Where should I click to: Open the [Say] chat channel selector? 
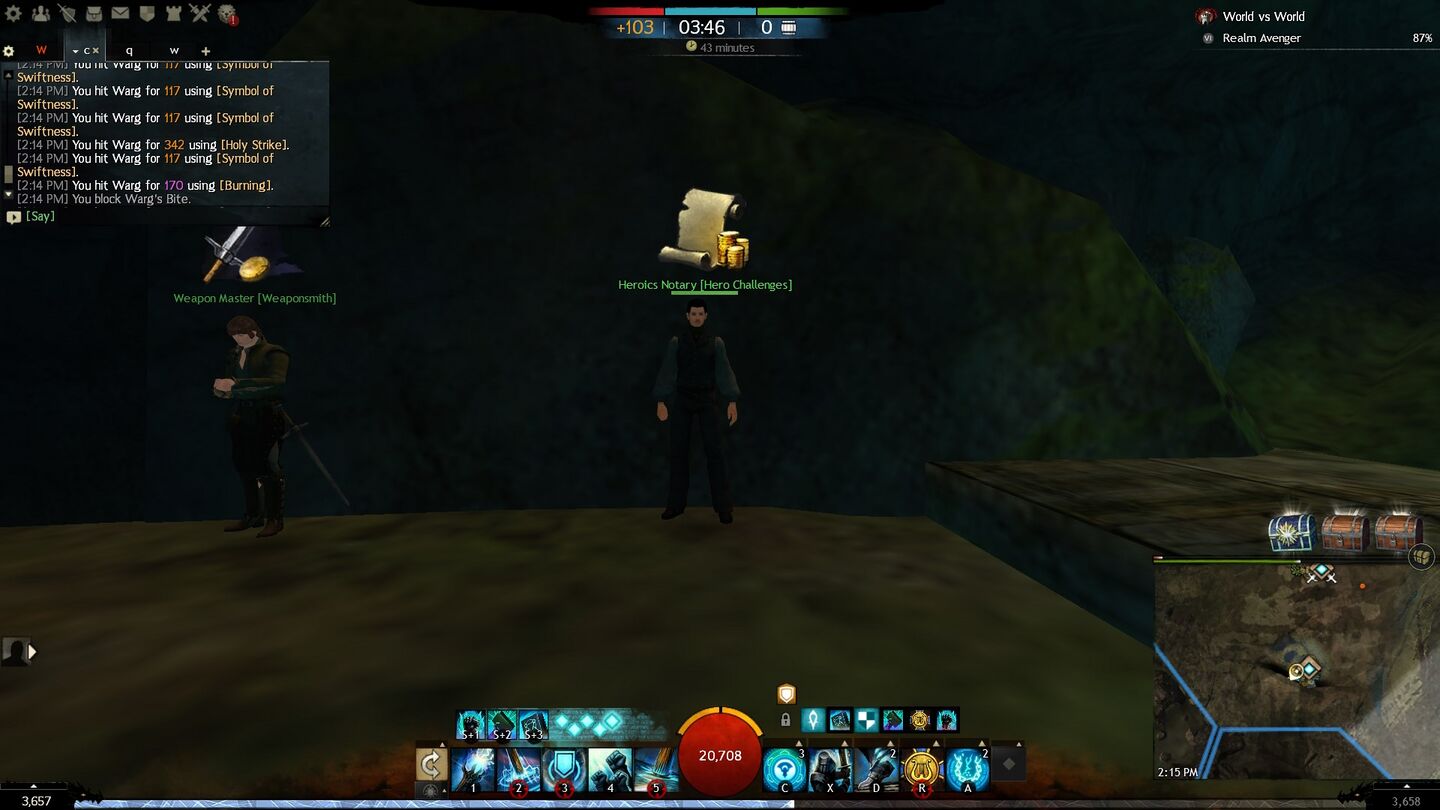tap(38, 216)
